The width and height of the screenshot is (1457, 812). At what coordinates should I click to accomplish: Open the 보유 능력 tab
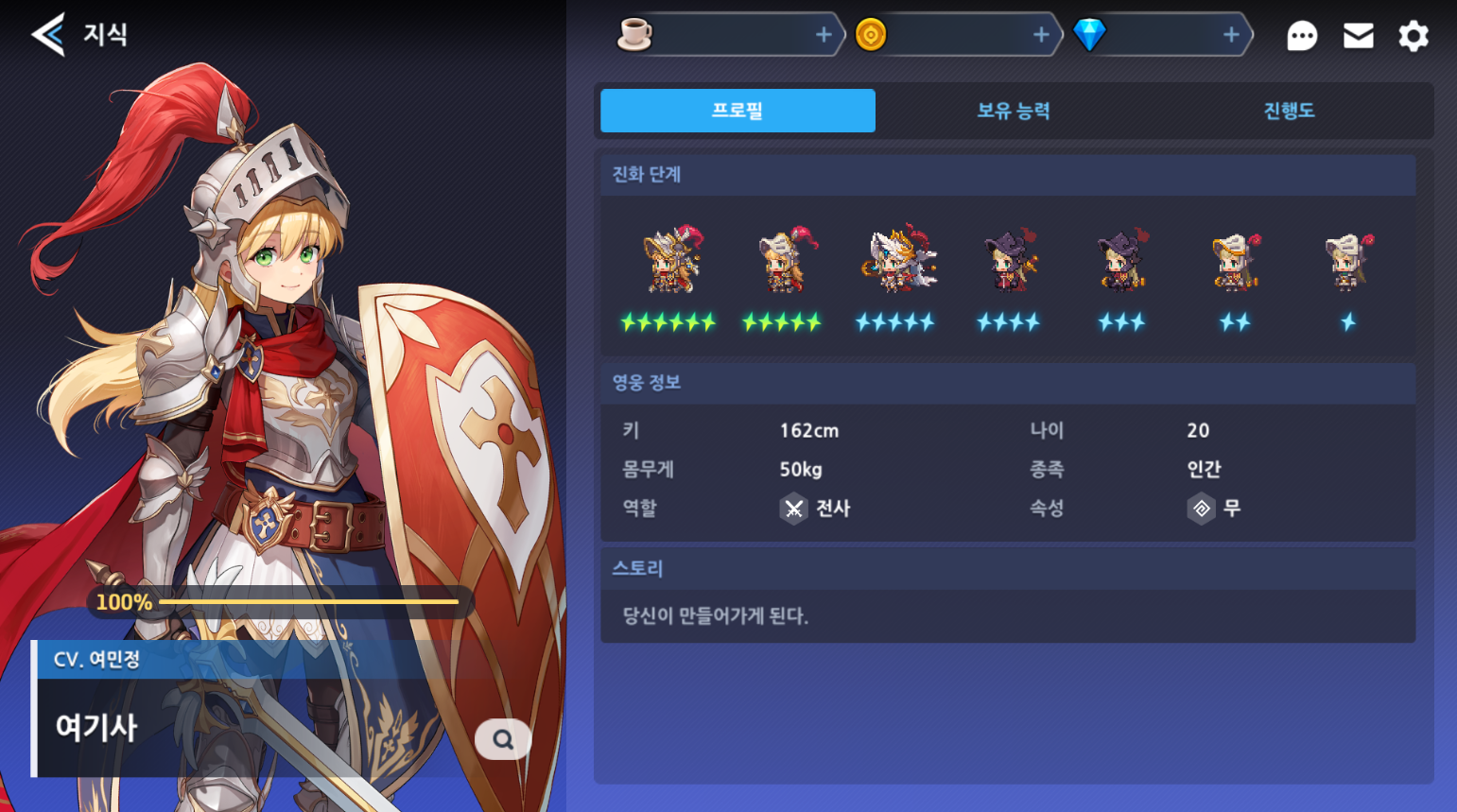pyautogui.click(x=1013, y=111)
